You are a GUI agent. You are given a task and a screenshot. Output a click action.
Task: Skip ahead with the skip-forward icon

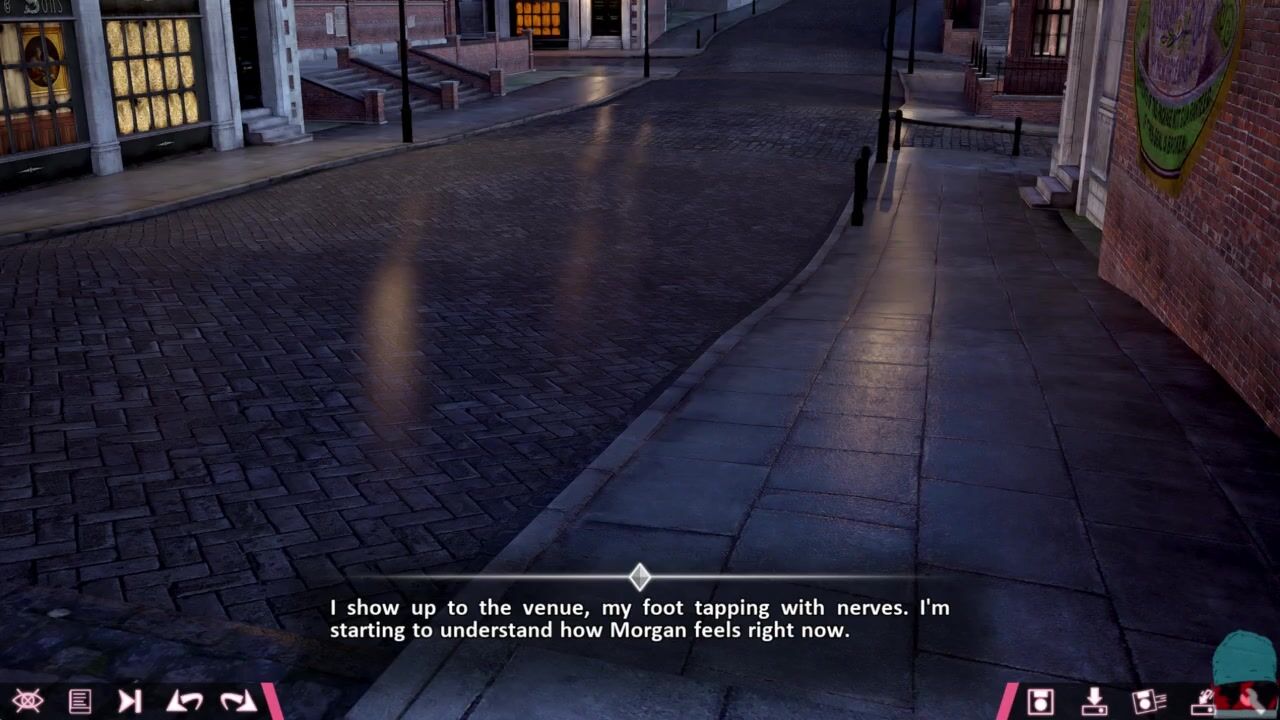[130, 701]
